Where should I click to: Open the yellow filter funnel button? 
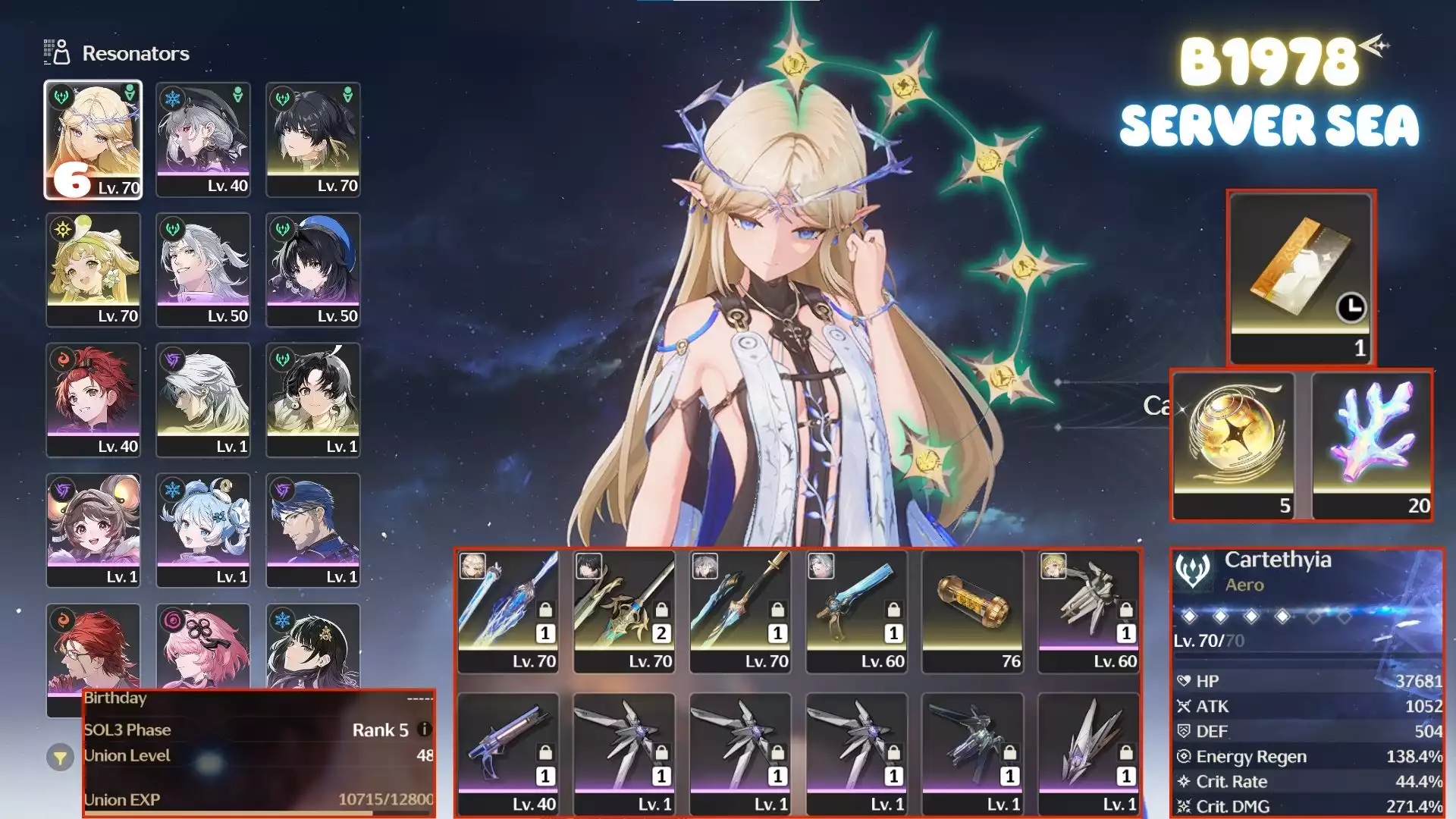click(60, 757)
